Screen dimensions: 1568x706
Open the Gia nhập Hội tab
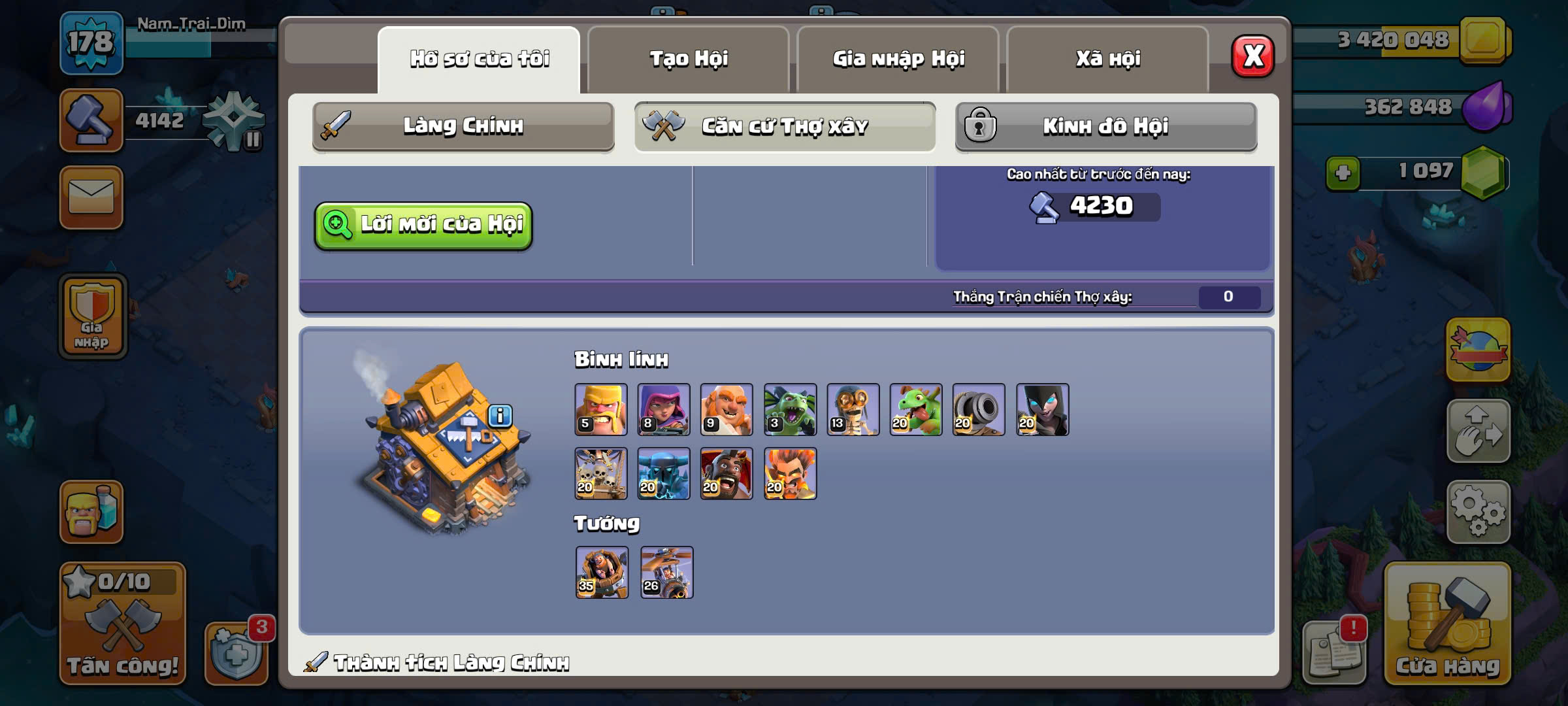tap(898, 59)
